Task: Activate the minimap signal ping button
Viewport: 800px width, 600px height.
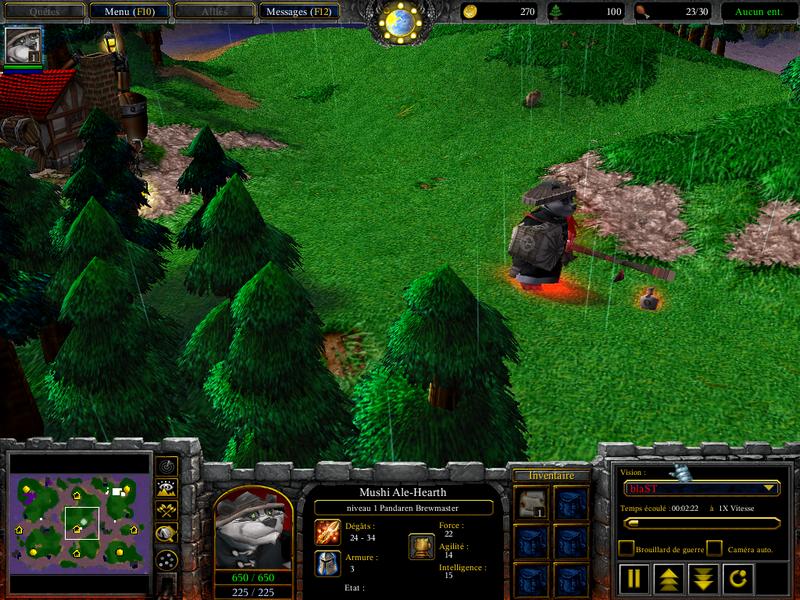Action: click(x=167, y=466)
